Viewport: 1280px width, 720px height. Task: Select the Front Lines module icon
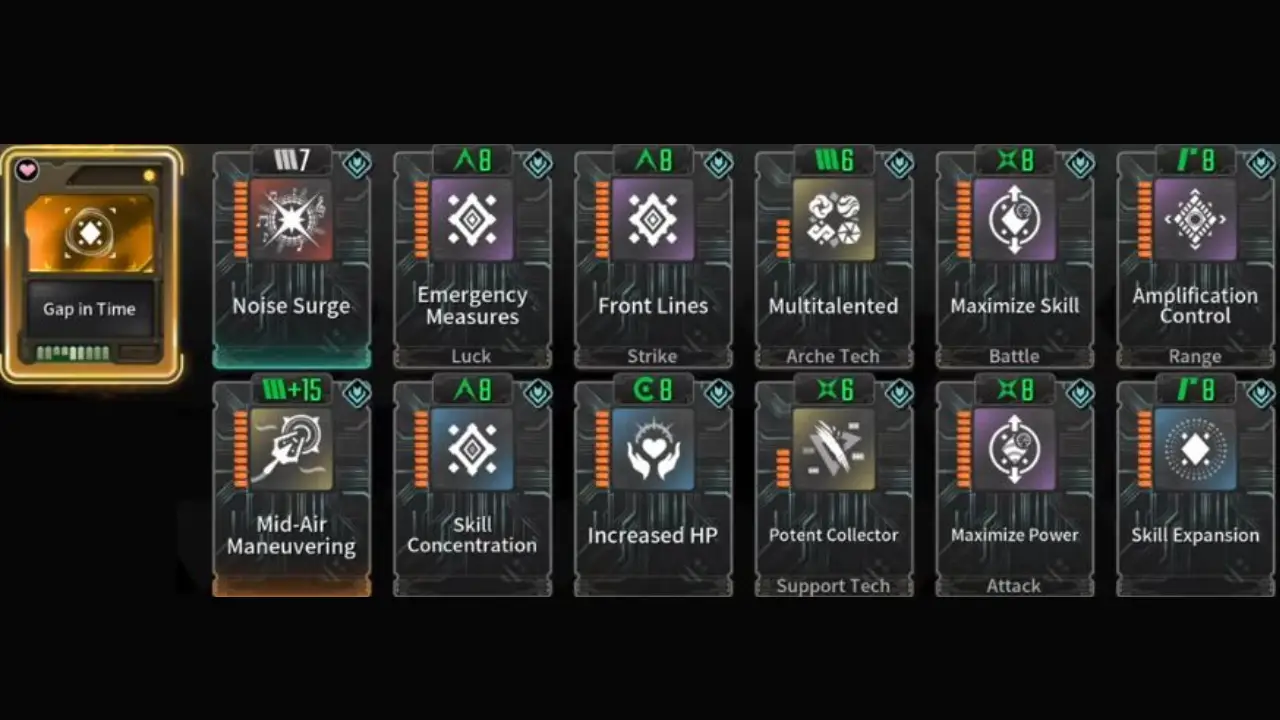[x=653, y=220]
